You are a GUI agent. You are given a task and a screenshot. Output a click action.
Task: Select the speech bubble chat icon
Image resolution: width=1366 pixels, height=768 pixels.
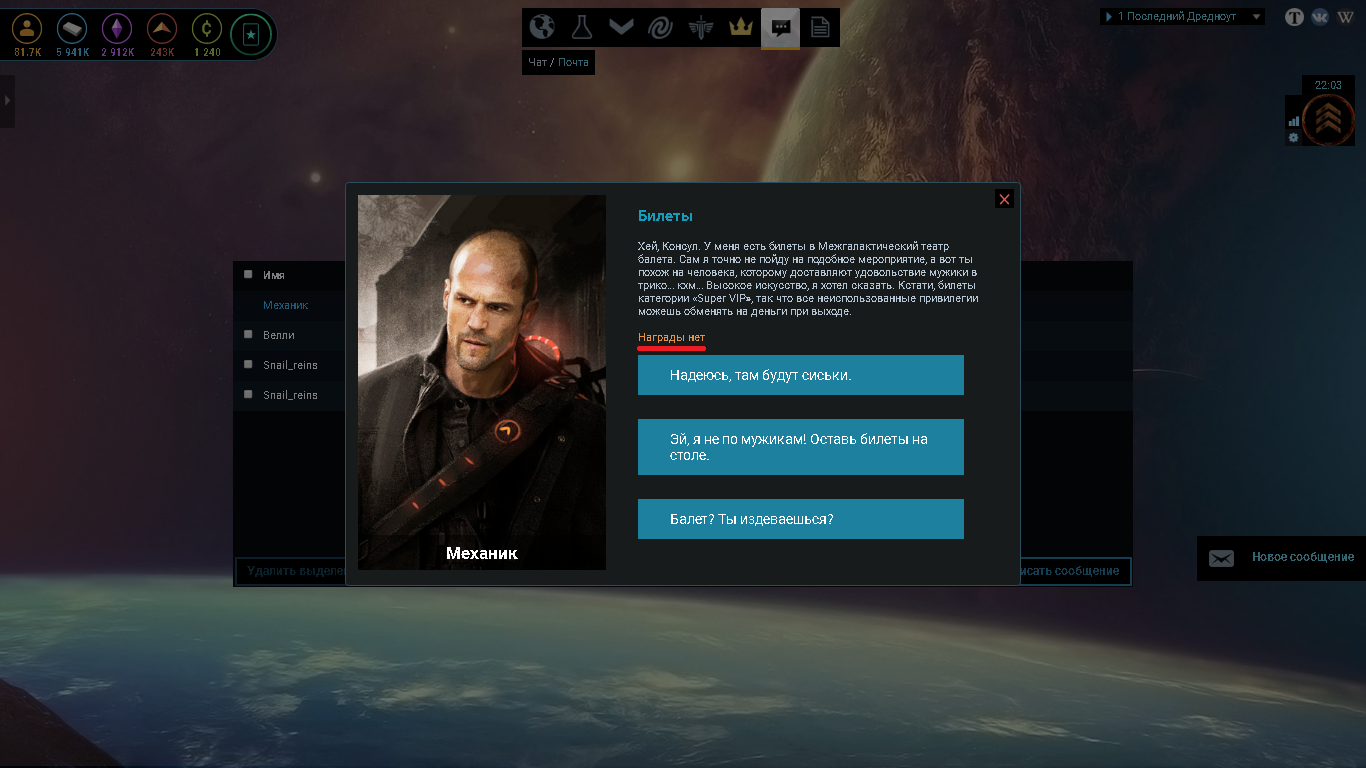(780, 27)
